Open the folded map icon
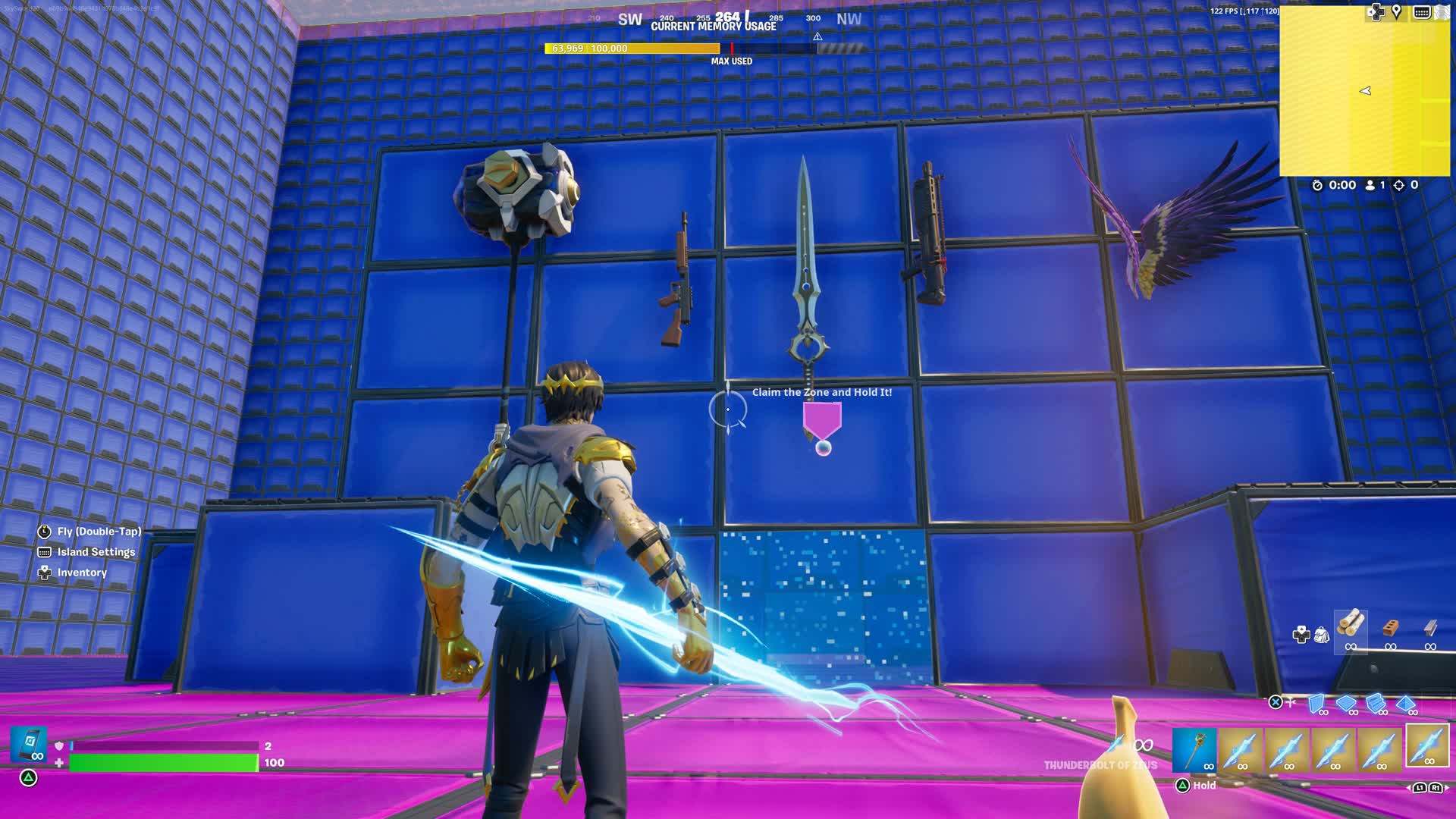The width and height of the screenshot is (1456, 819). [x=1442, y=11]
